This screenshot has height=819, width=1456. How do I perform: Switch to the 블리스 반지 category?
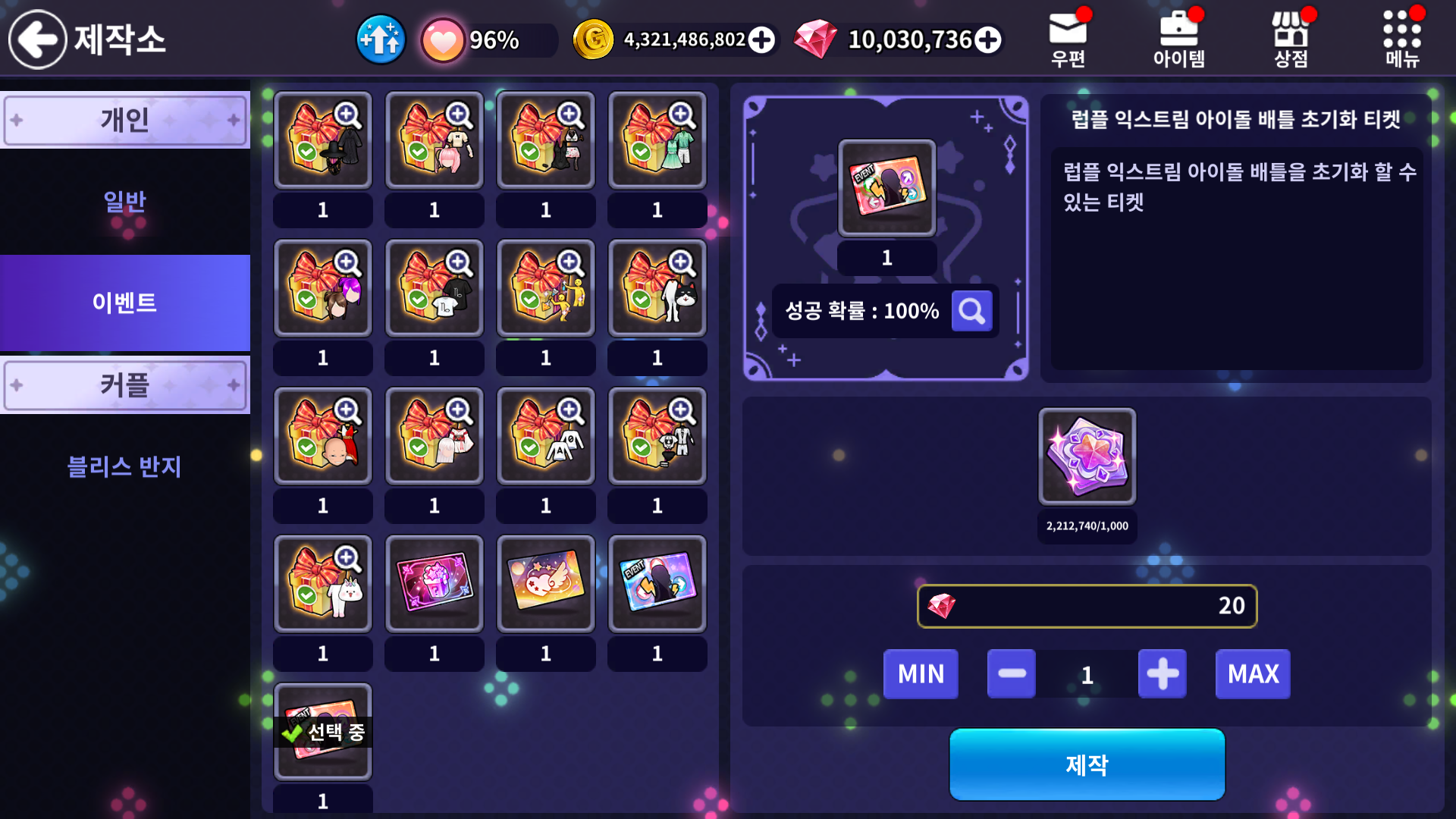pos(125,466)
